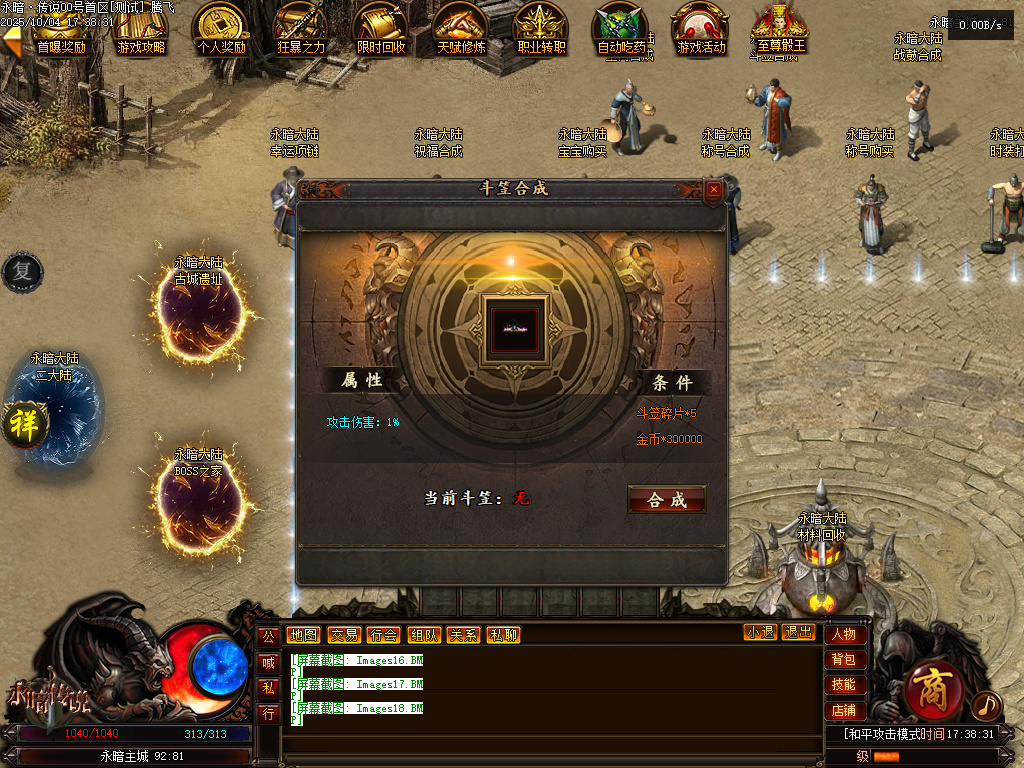
Task: Open the 背包 backpack
Action: [844, 660]
